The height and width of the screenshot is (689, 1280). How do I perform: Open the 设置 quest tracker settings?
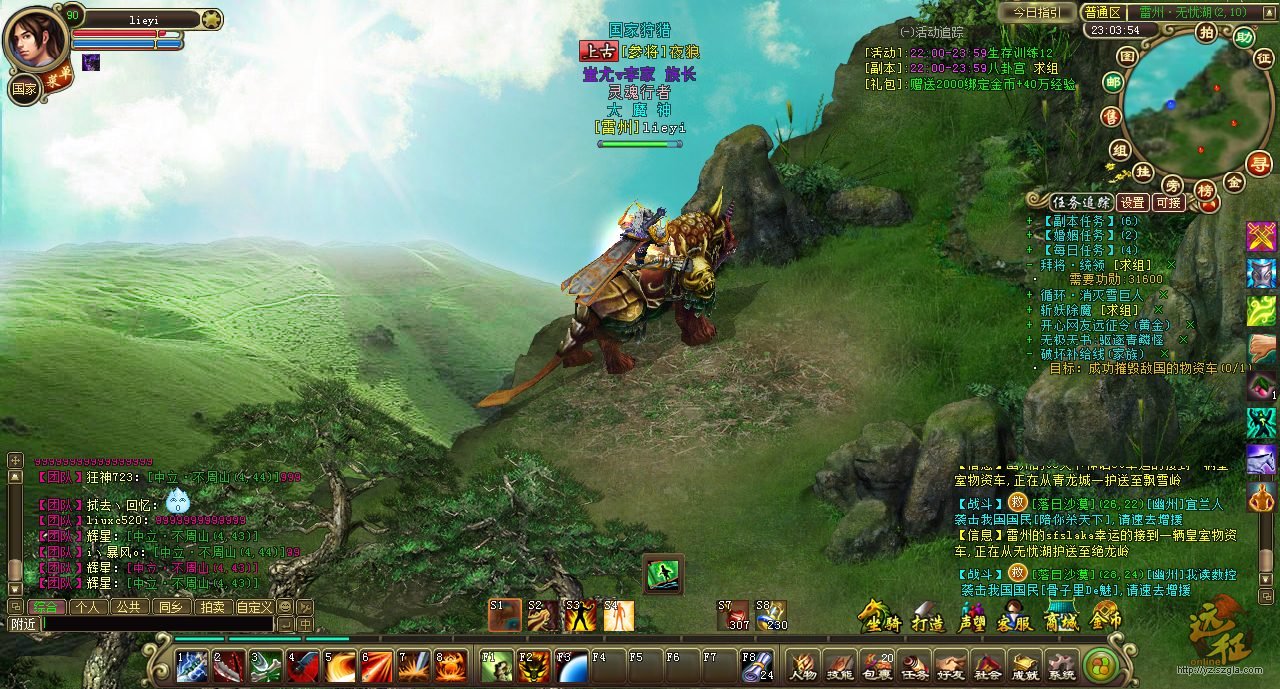pos(1132,202)
